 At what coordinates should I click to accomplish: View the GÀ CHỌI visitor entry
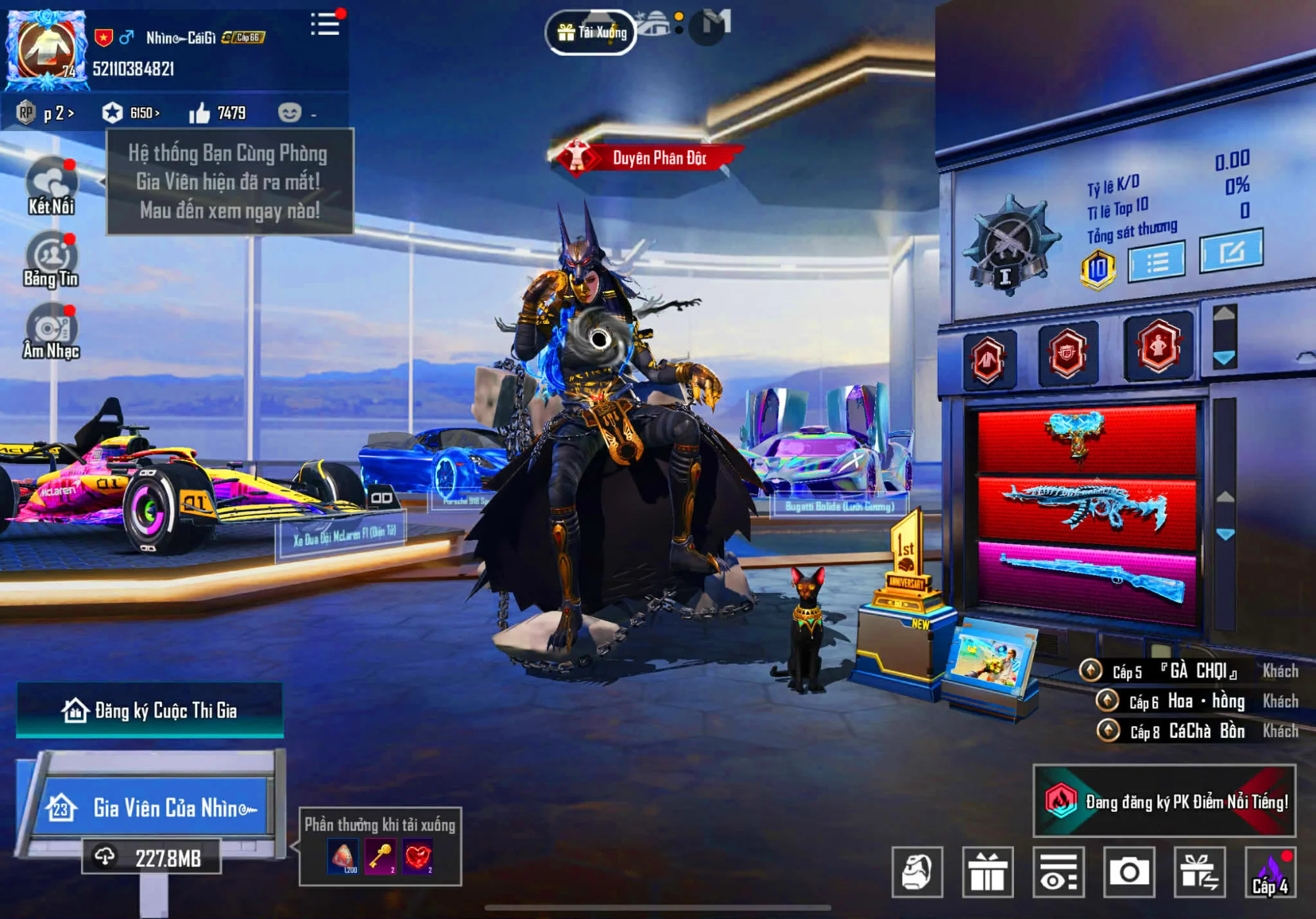pos(1188,671)
